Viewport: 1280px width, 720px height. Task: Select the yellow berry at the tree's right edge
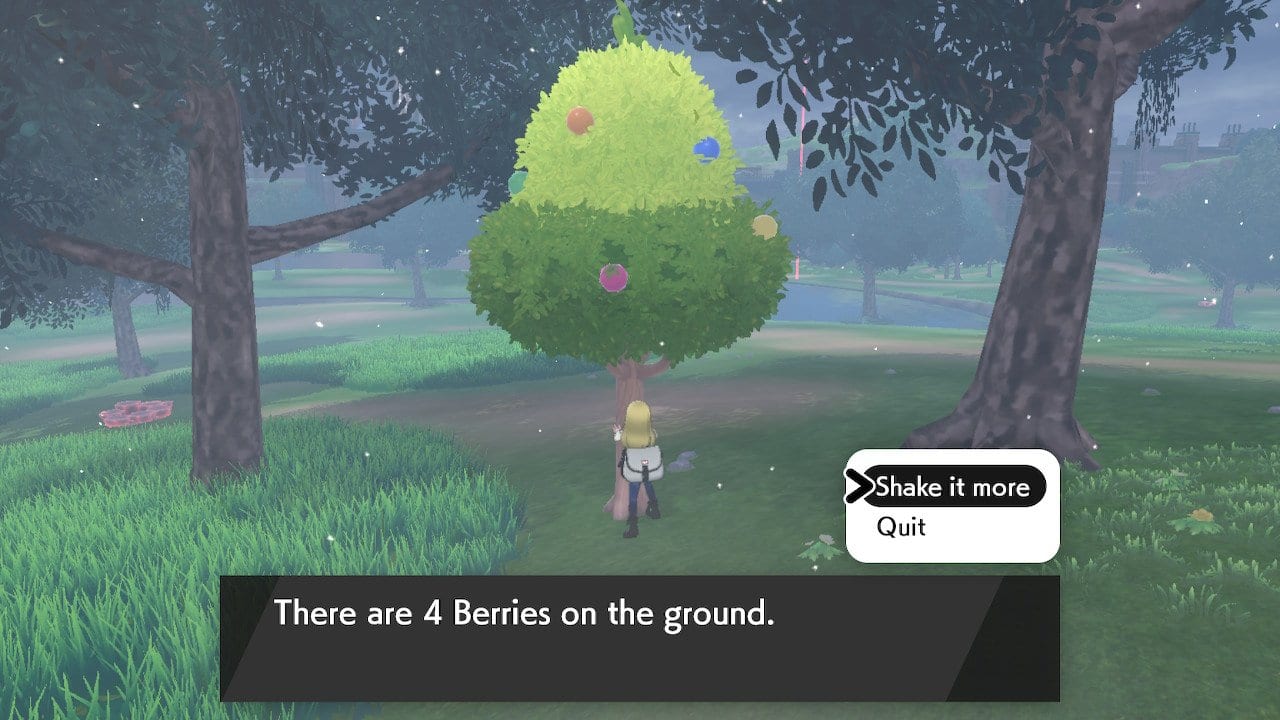click(764, 225)
